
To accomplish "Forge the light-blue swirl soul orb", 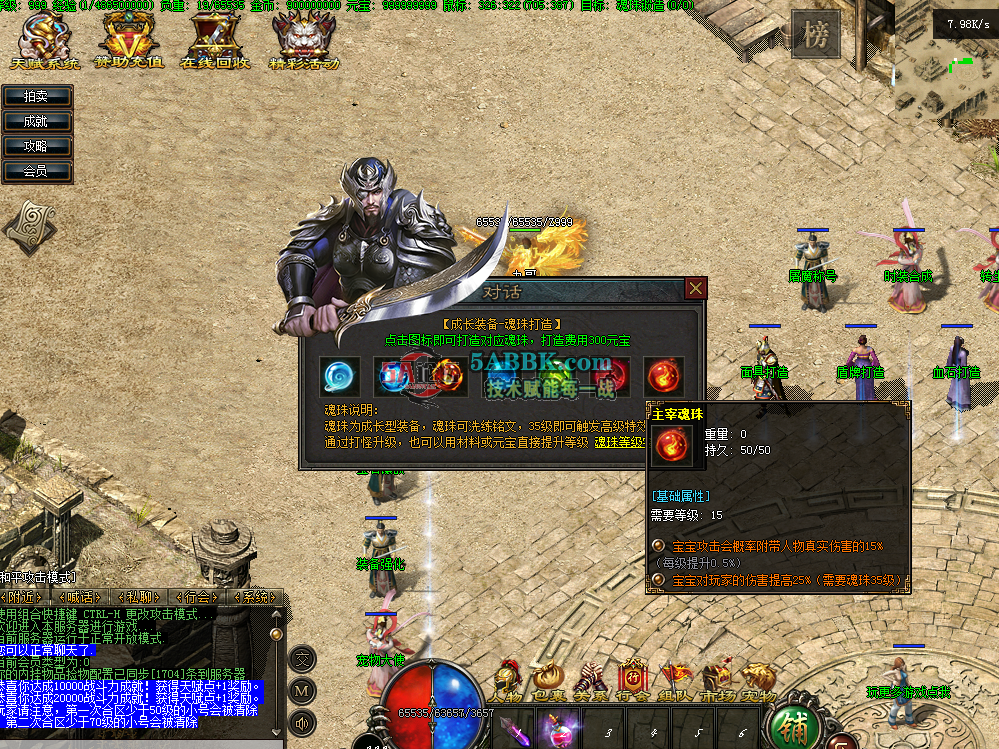I will pos(340,376).
